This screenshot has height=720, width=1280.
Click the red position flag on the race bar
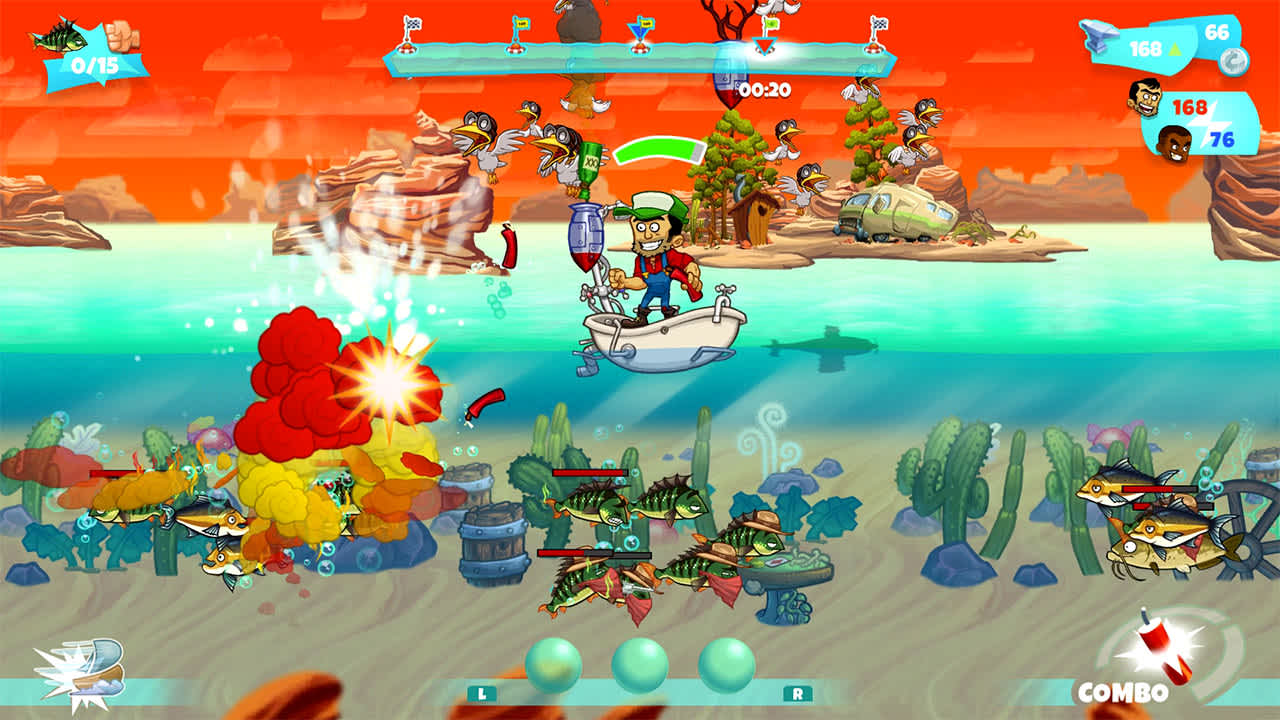(764, 44)
